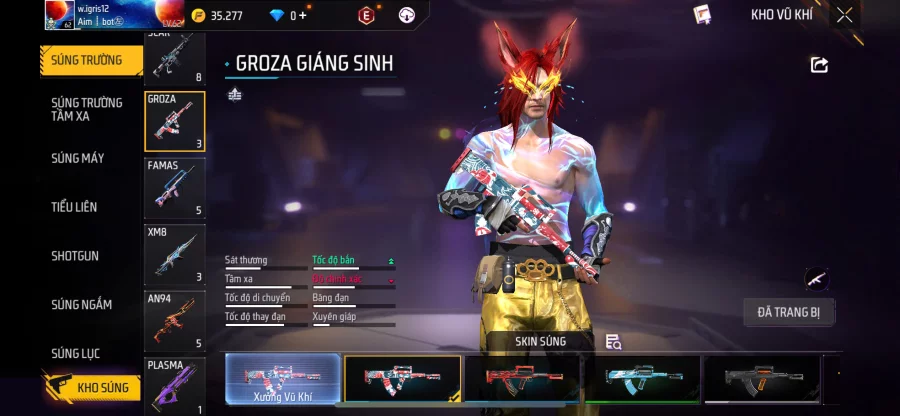This screenshot has width=900, height=416.
Task: Show the Shotgun category
Action: point(75,256)
